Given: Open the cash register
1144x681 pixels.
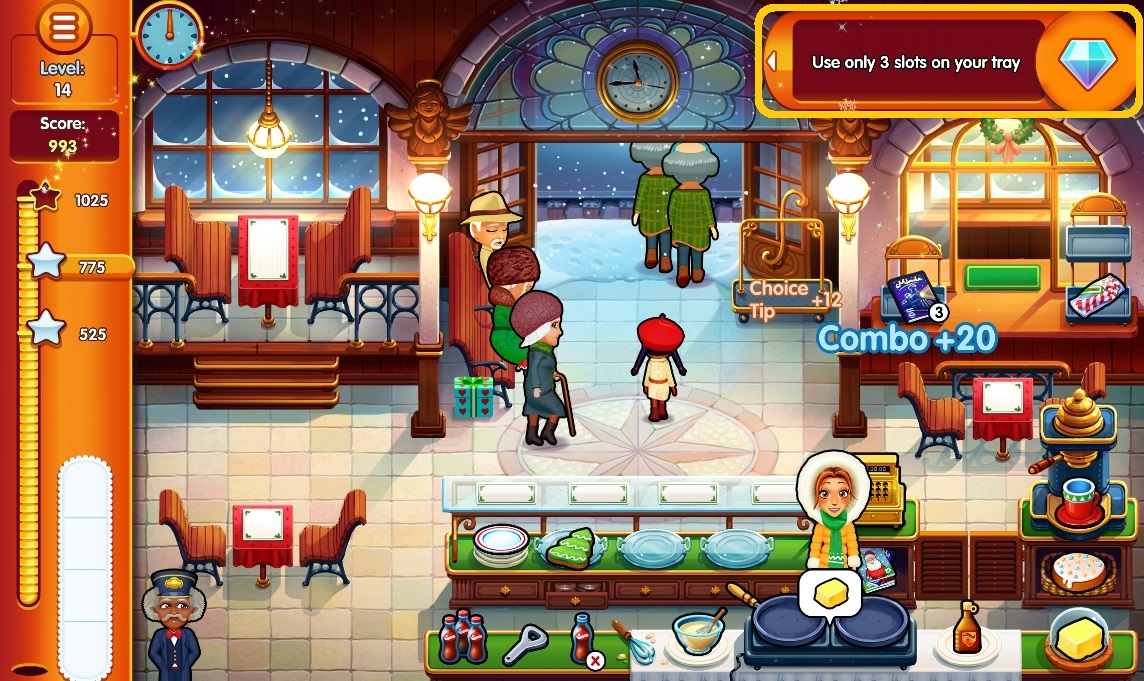Looking at the screenshot, I should click(878, 481).
